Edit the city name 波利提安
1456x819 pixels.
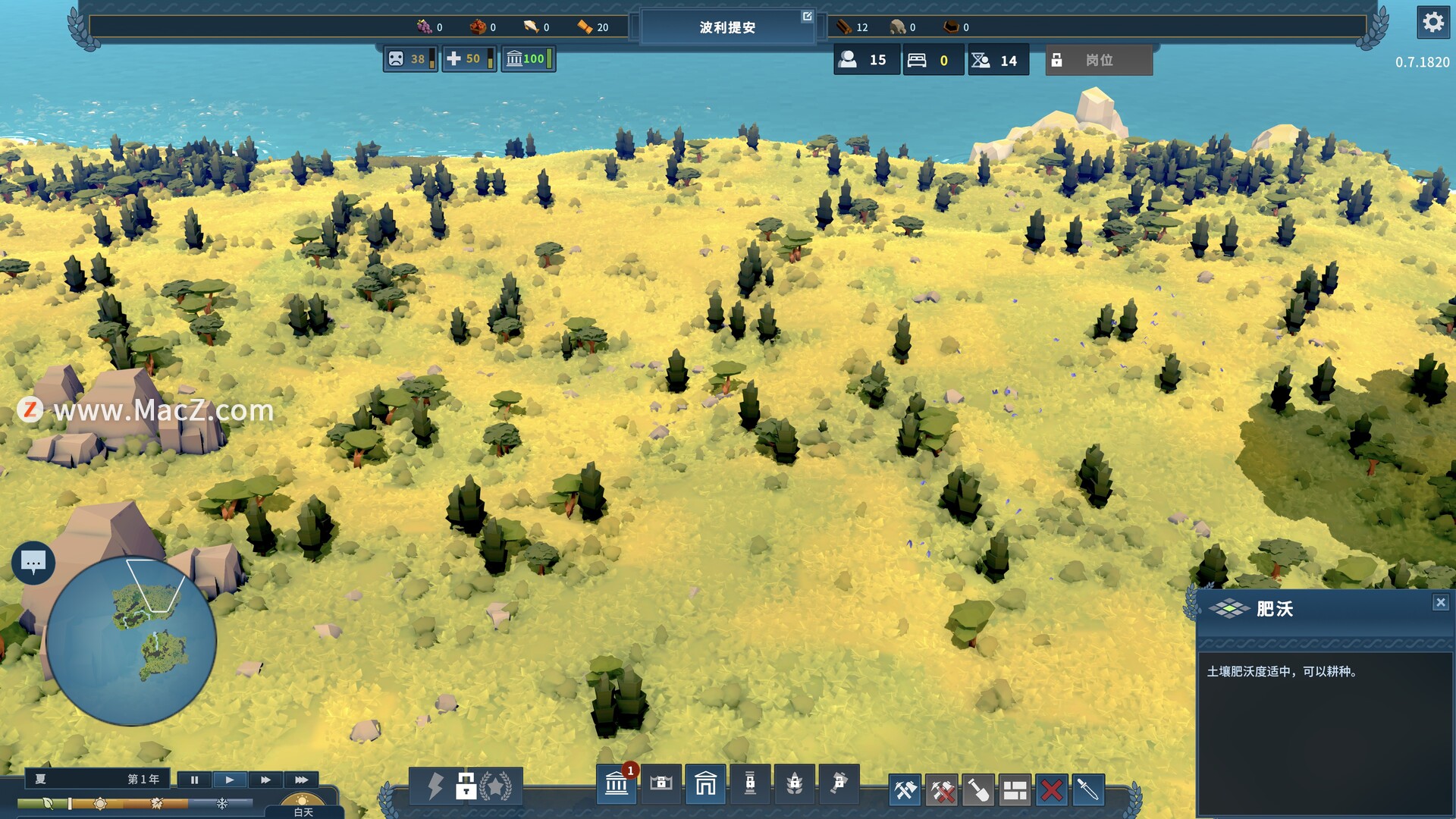click(807, 16)
